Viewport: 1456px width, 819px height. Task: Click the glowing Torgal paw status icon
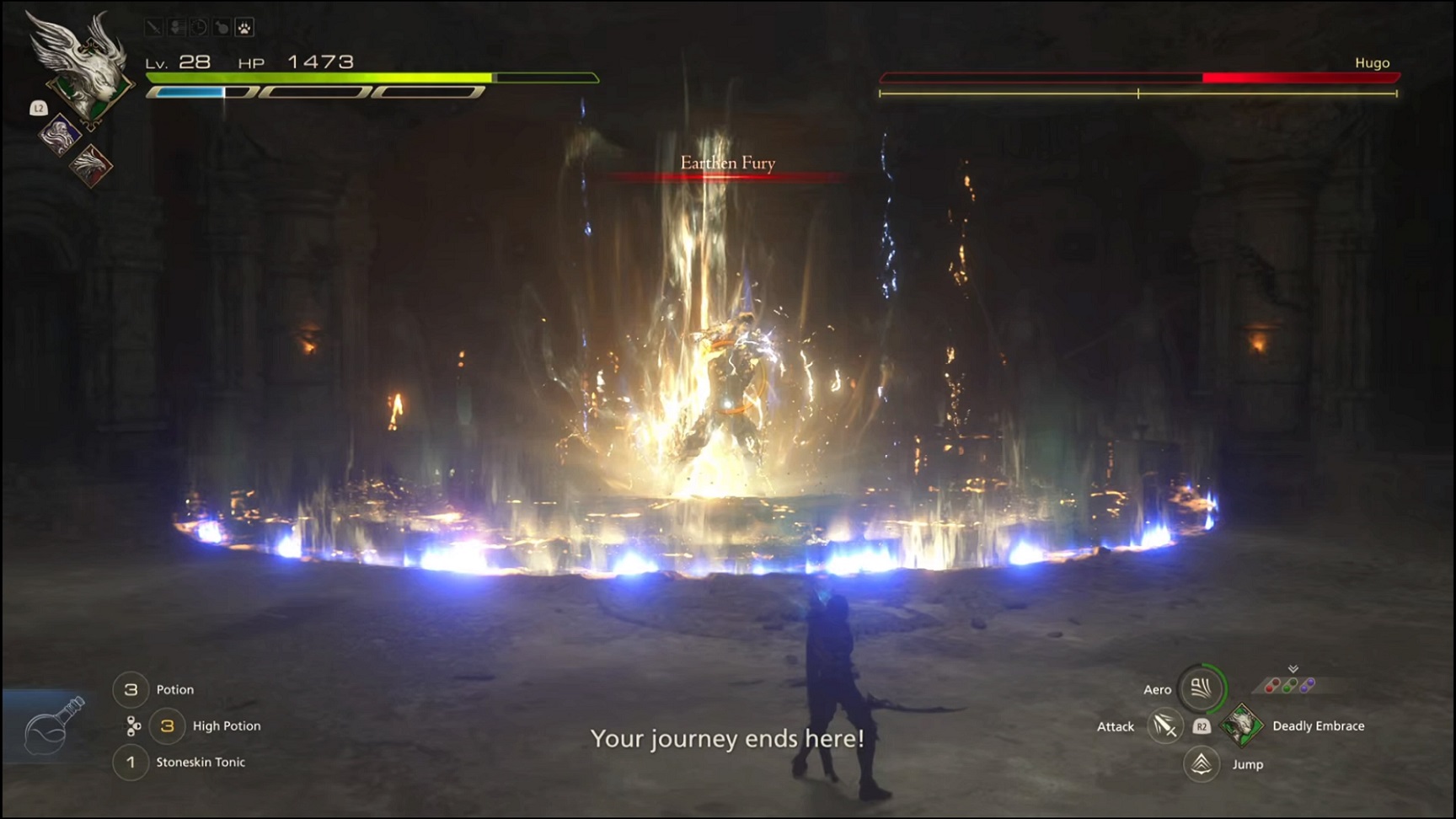coord(243,28)
